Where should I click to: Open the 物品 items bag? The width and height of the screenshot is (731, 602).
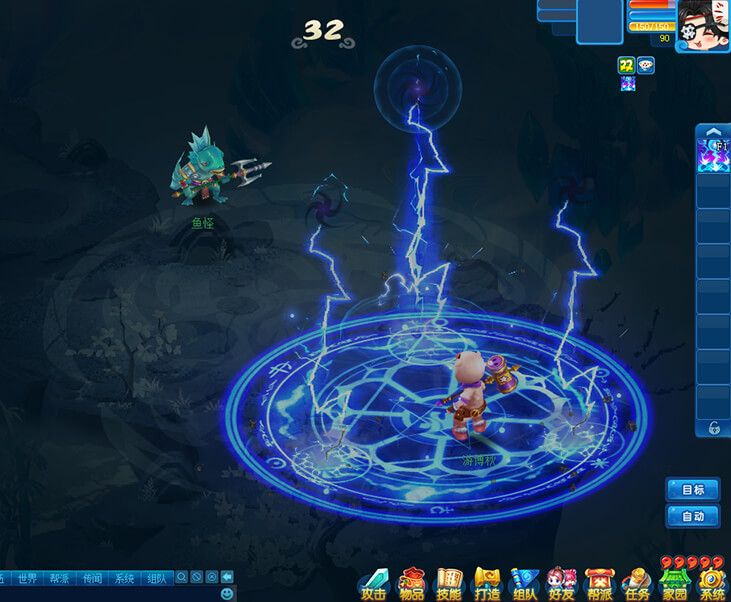[x=411, y=584]
